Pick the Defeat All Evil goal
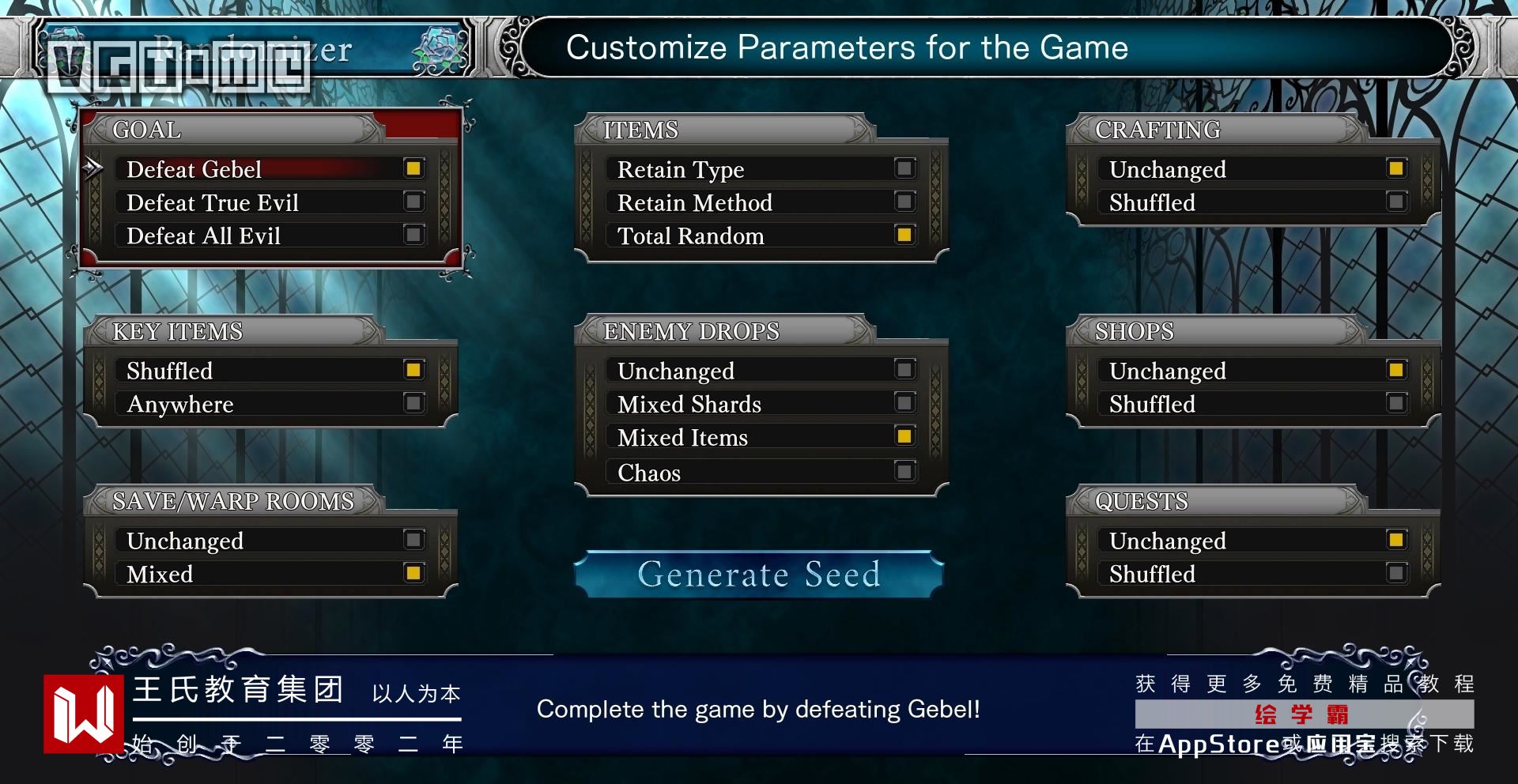This screenshot has height=784, width=1518. [270, 236]
